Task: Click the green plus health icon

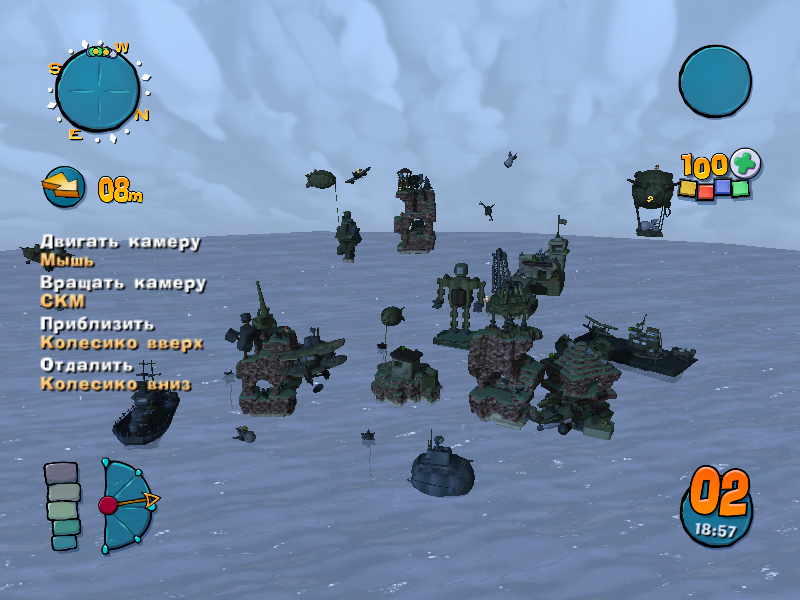Action: point(744,162)
